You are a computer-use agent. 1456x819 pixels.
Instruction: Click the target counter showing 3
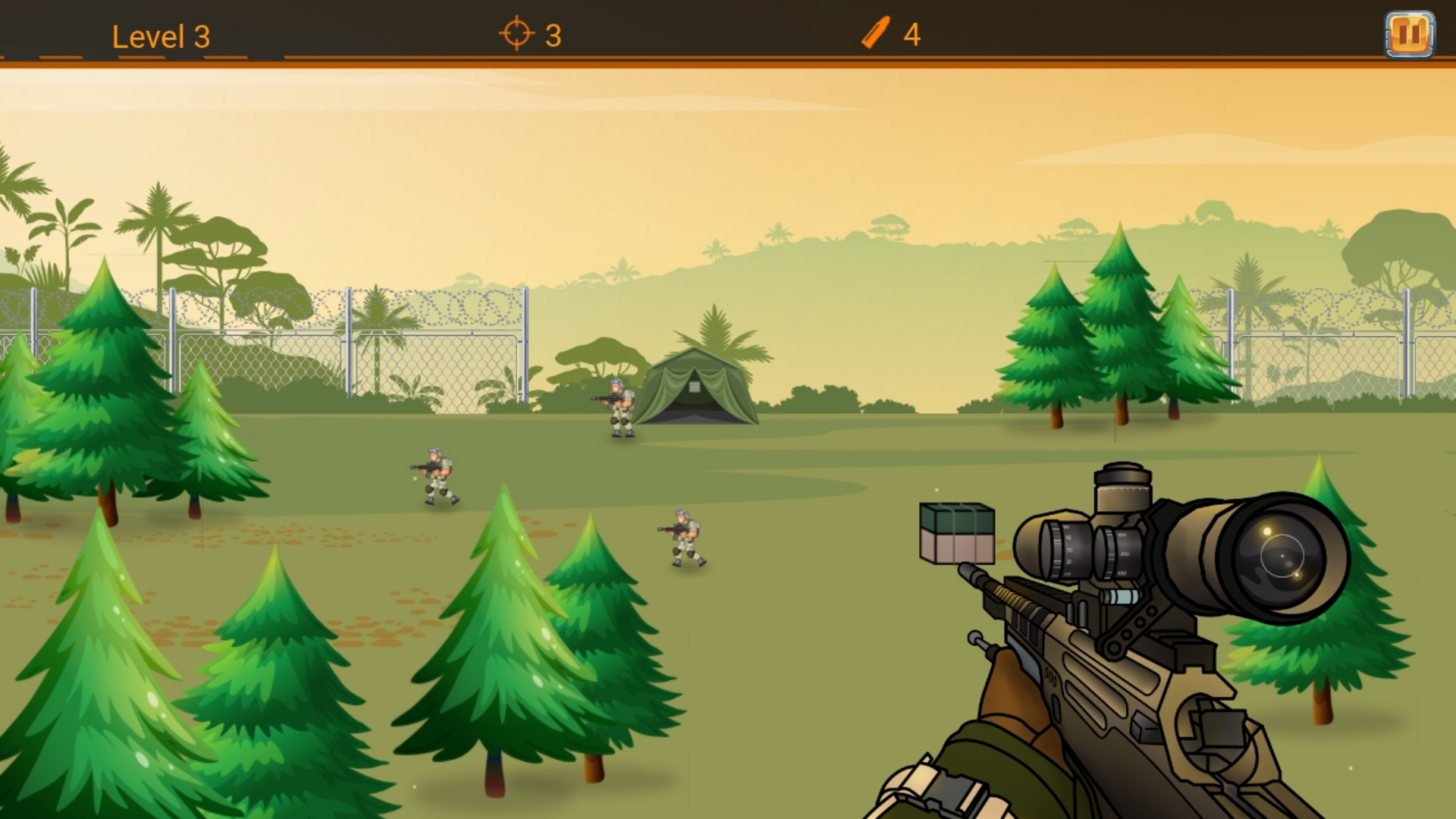coord(552,33)
